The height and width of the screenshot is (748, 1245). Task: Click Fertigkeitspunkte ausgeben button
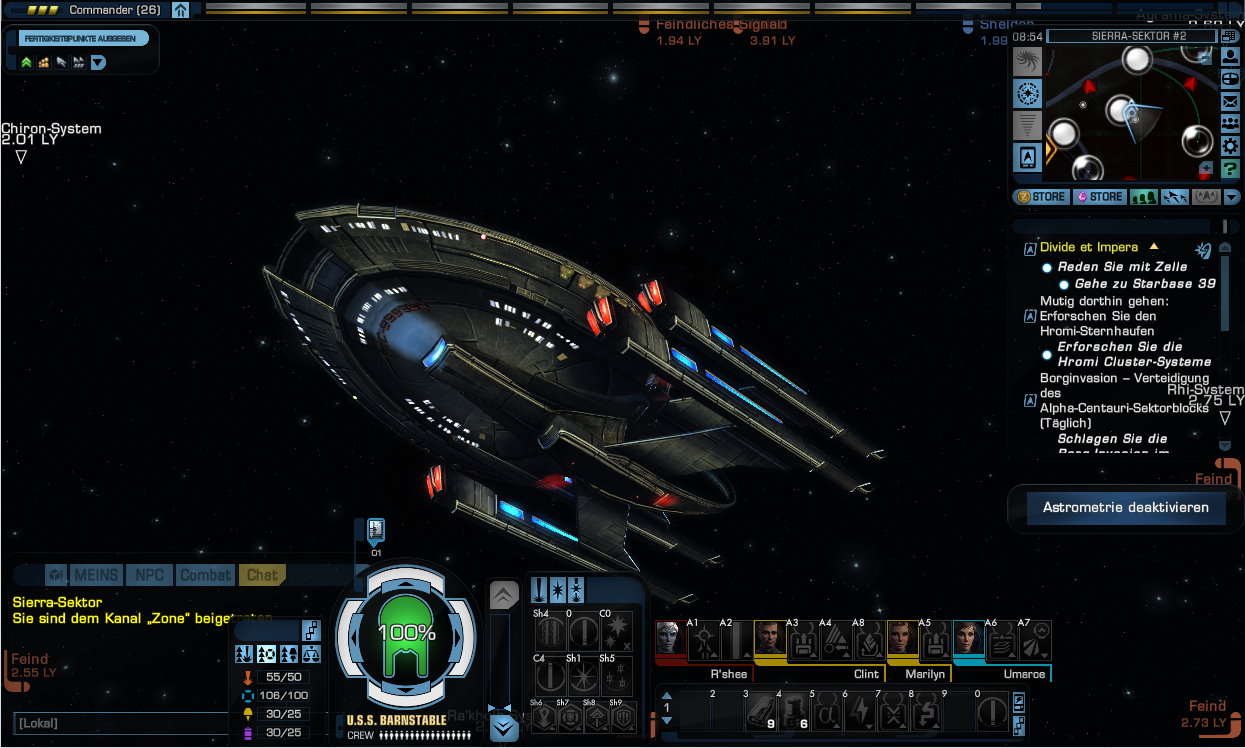click(x=84, y=38)
